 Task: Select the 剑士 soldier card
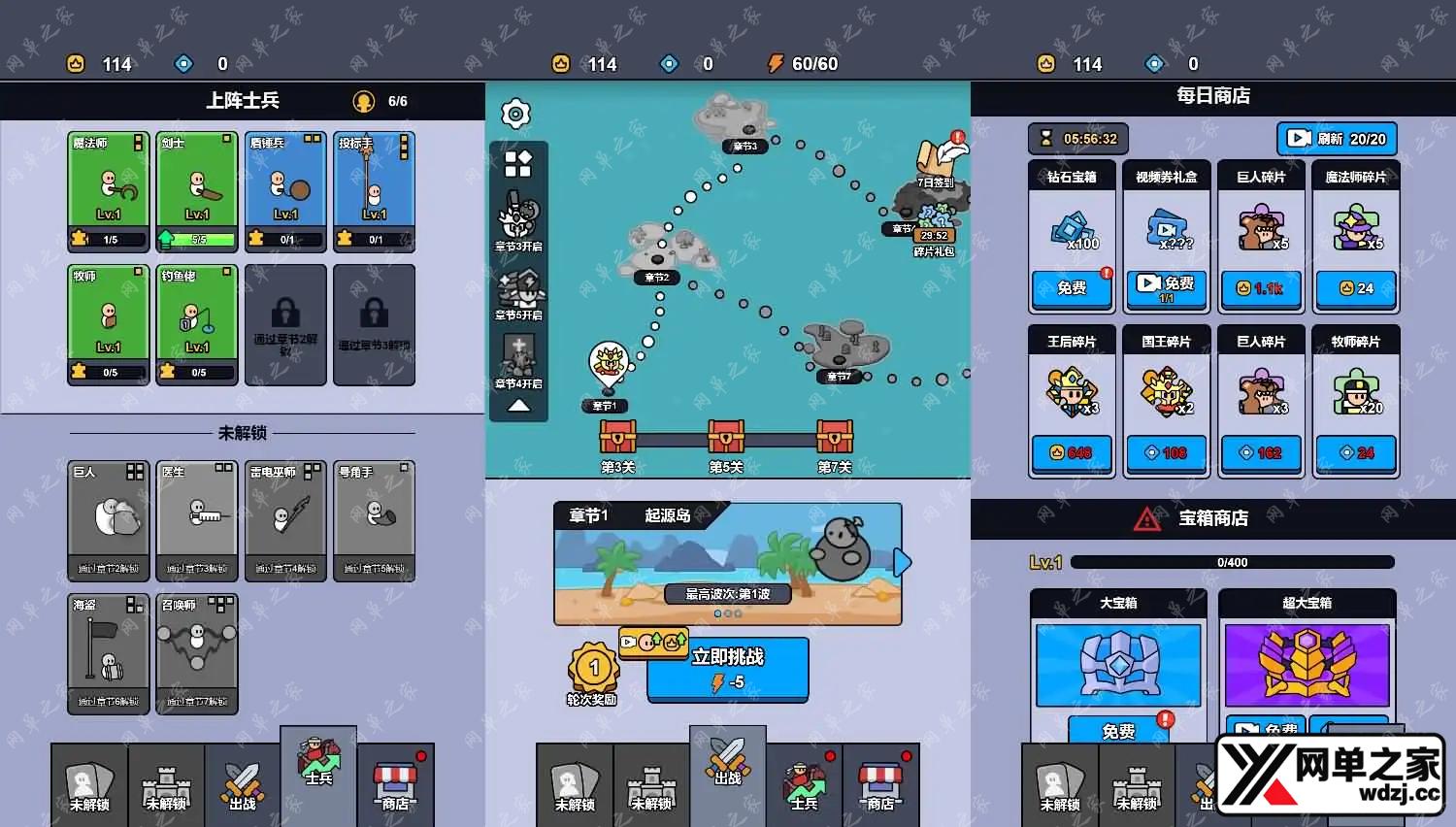[197, 191]
